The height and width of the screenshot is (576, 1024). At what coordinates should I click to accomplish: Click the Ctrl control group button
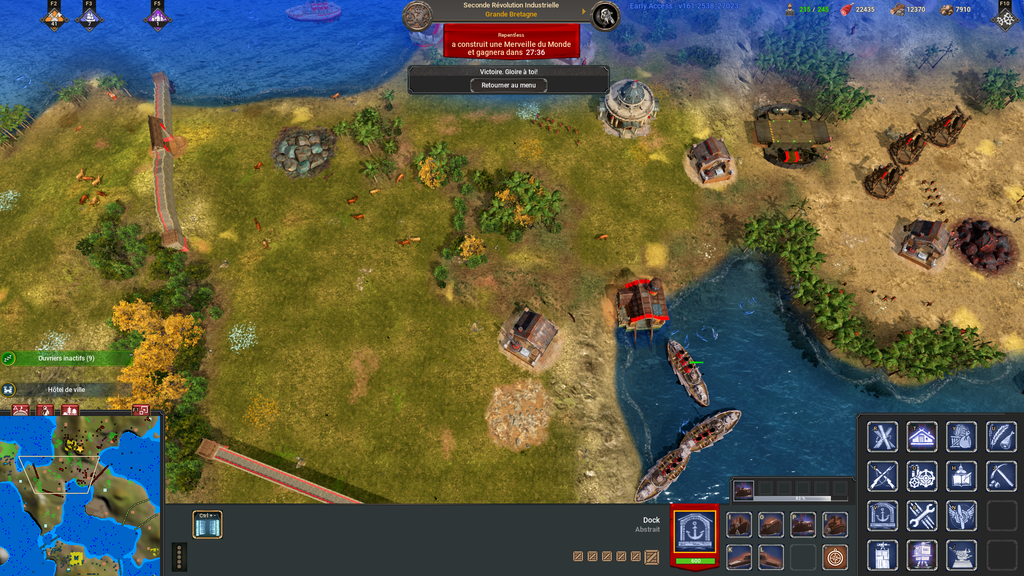click(207, 525)
